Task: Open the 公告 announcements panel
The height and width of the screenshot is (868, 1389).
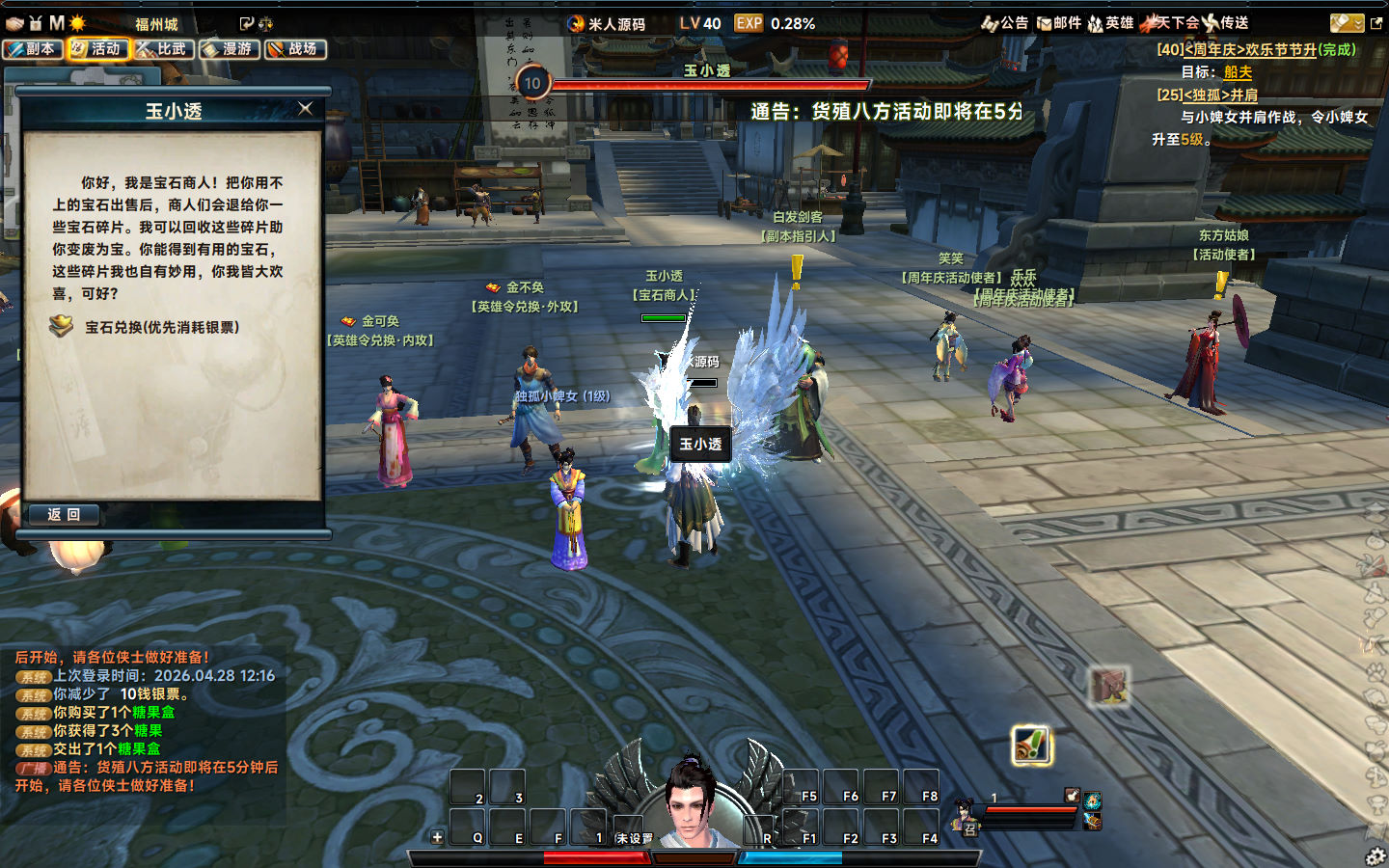Action: point(1005,23)
